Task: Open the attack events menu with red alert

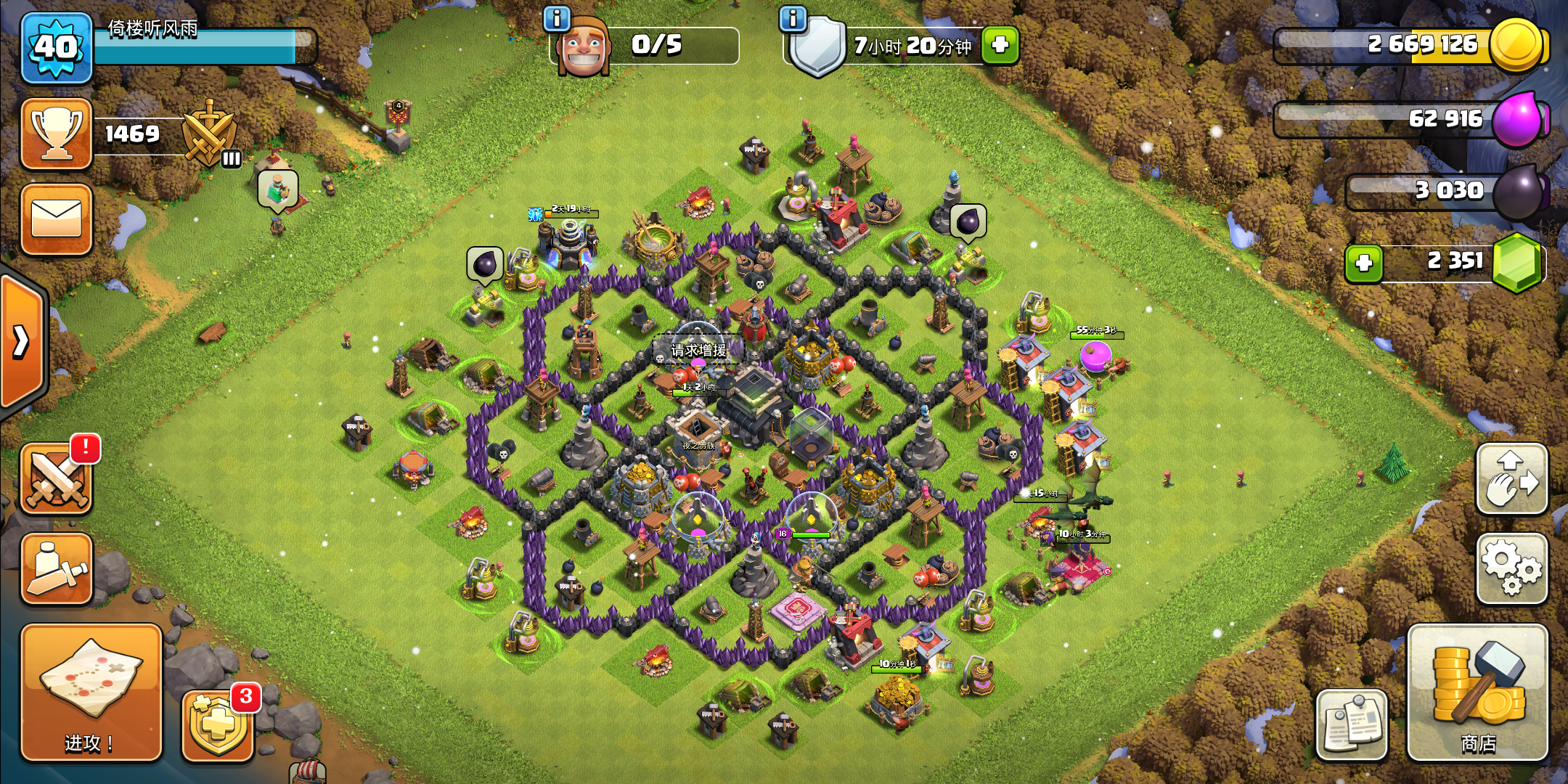Action: click(x=57, y=479)
